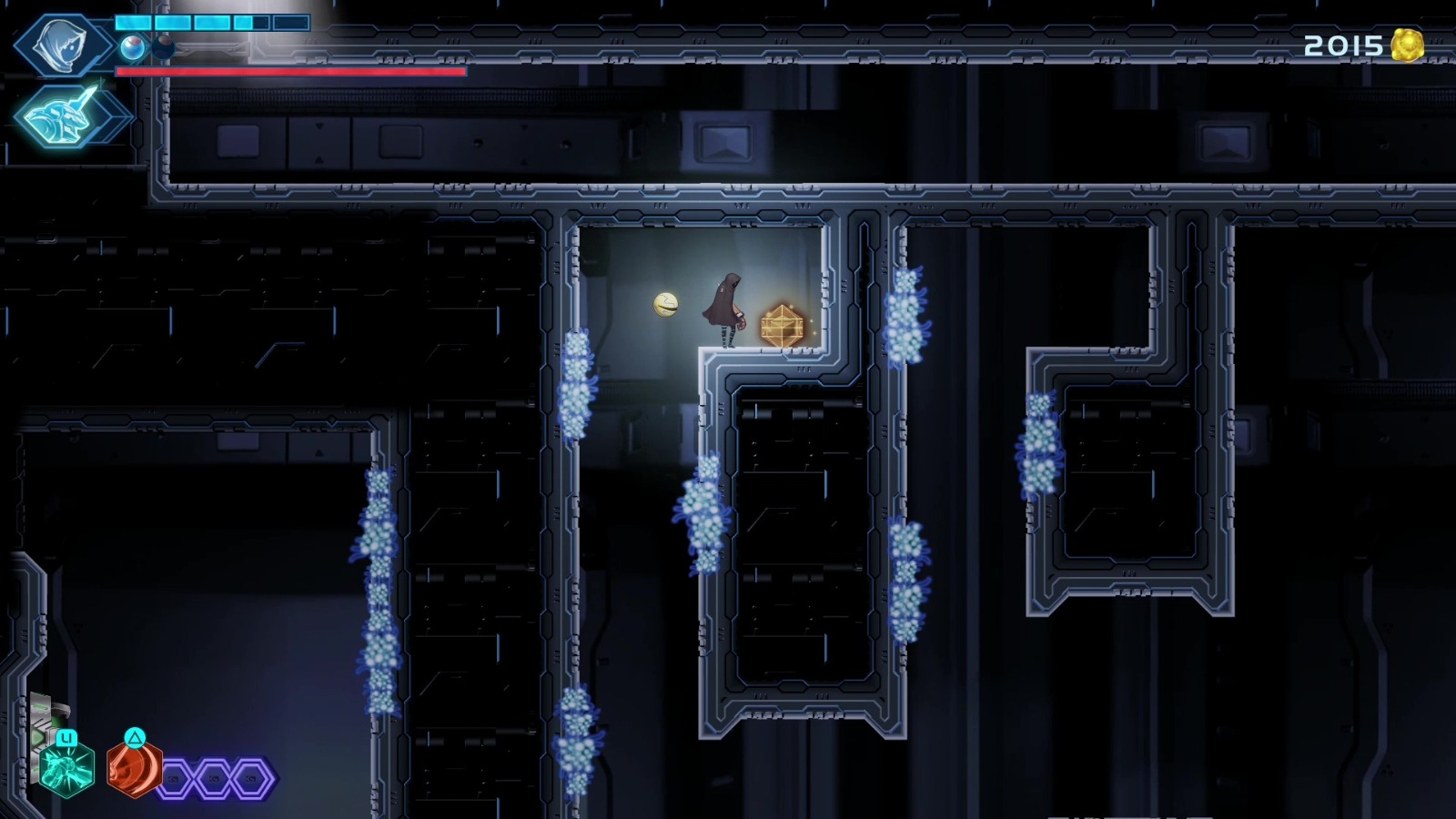Click the L1 button prompt badge
The height and width of the screenshot is (819, 1456).
pos(67,739)
